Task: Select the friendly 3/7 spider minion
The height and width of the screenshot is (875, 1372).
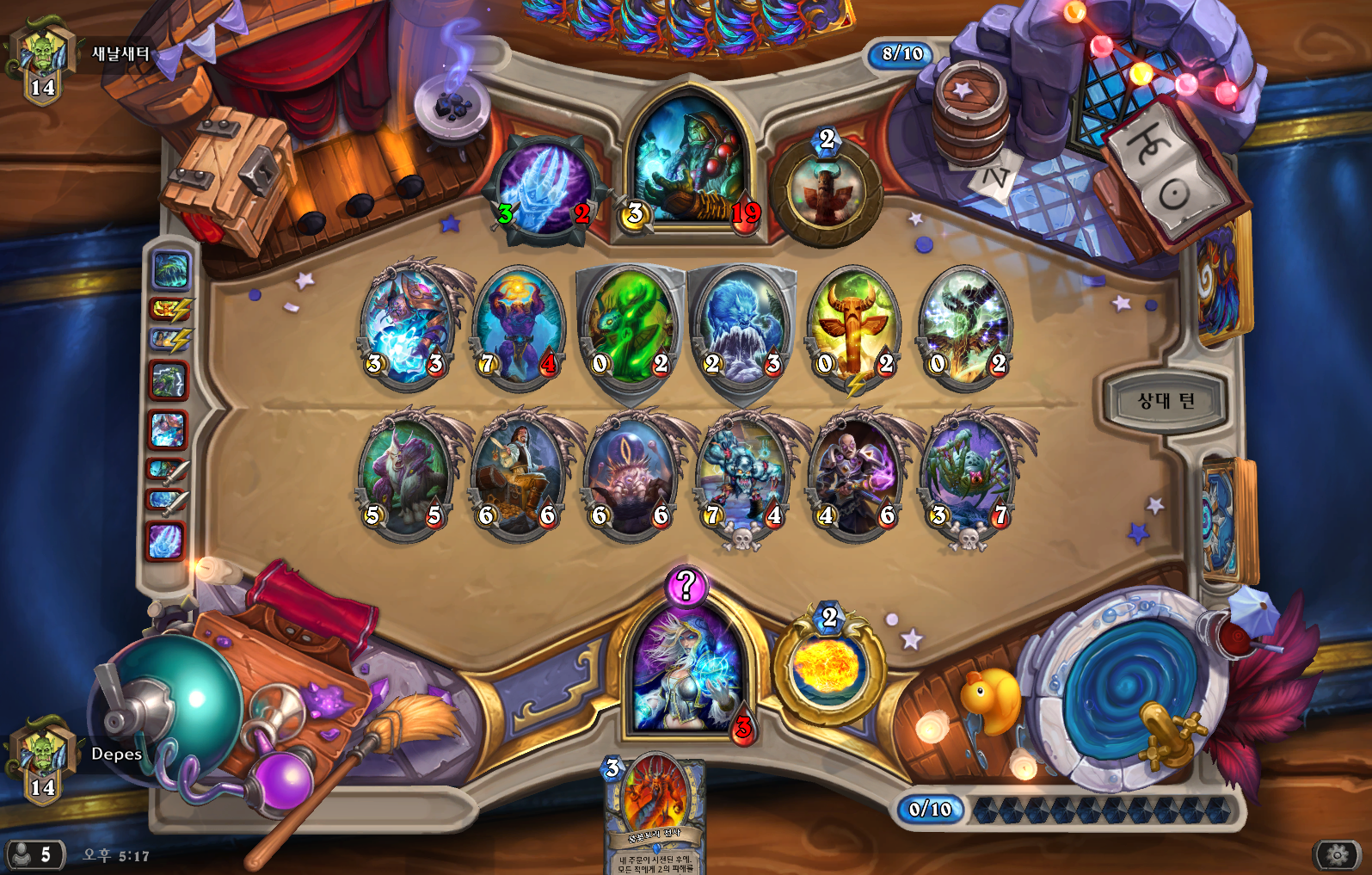Action: click(968, 475)
